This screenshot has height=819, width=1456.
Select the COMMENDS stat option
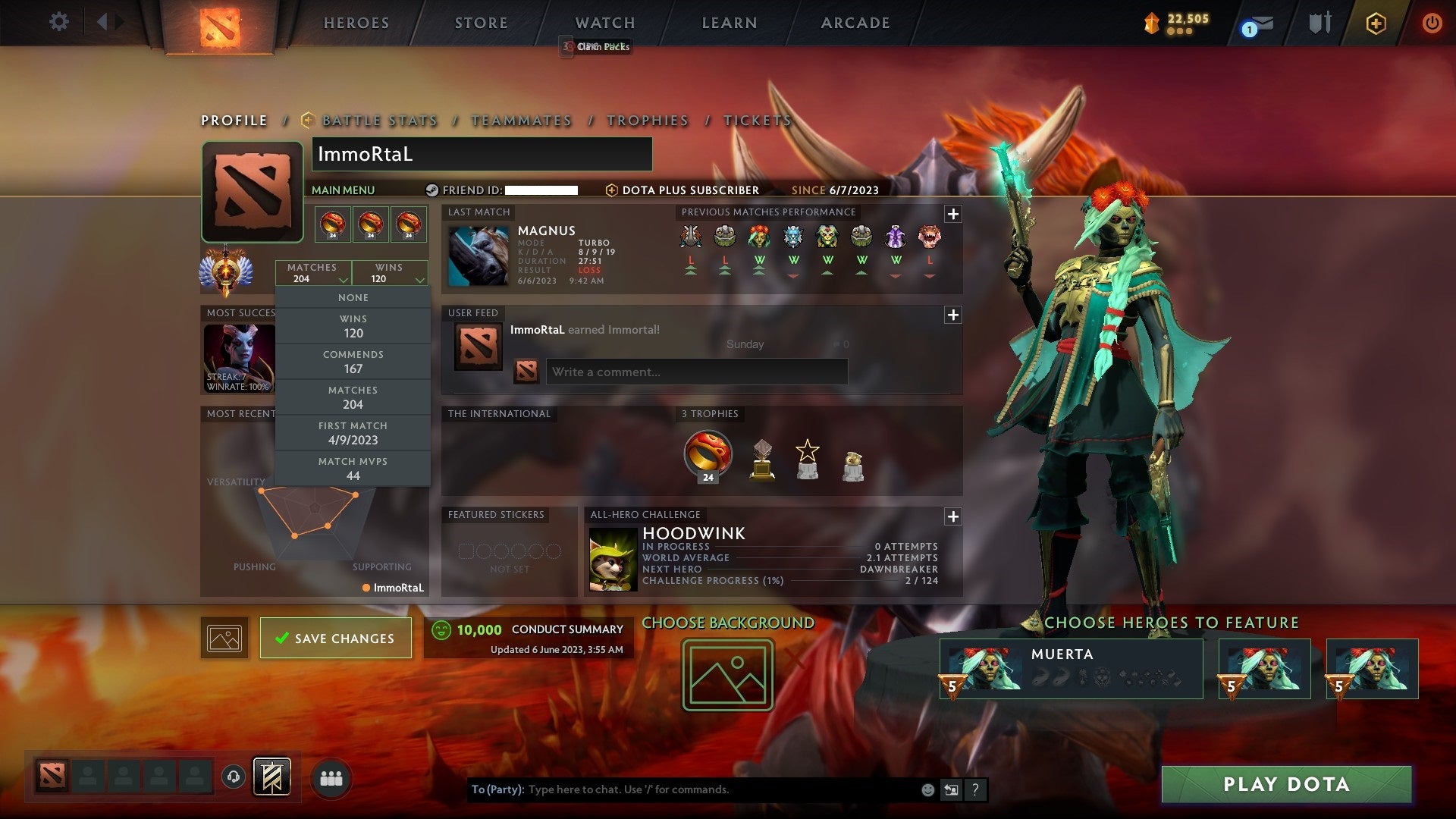tap(353, 361)
